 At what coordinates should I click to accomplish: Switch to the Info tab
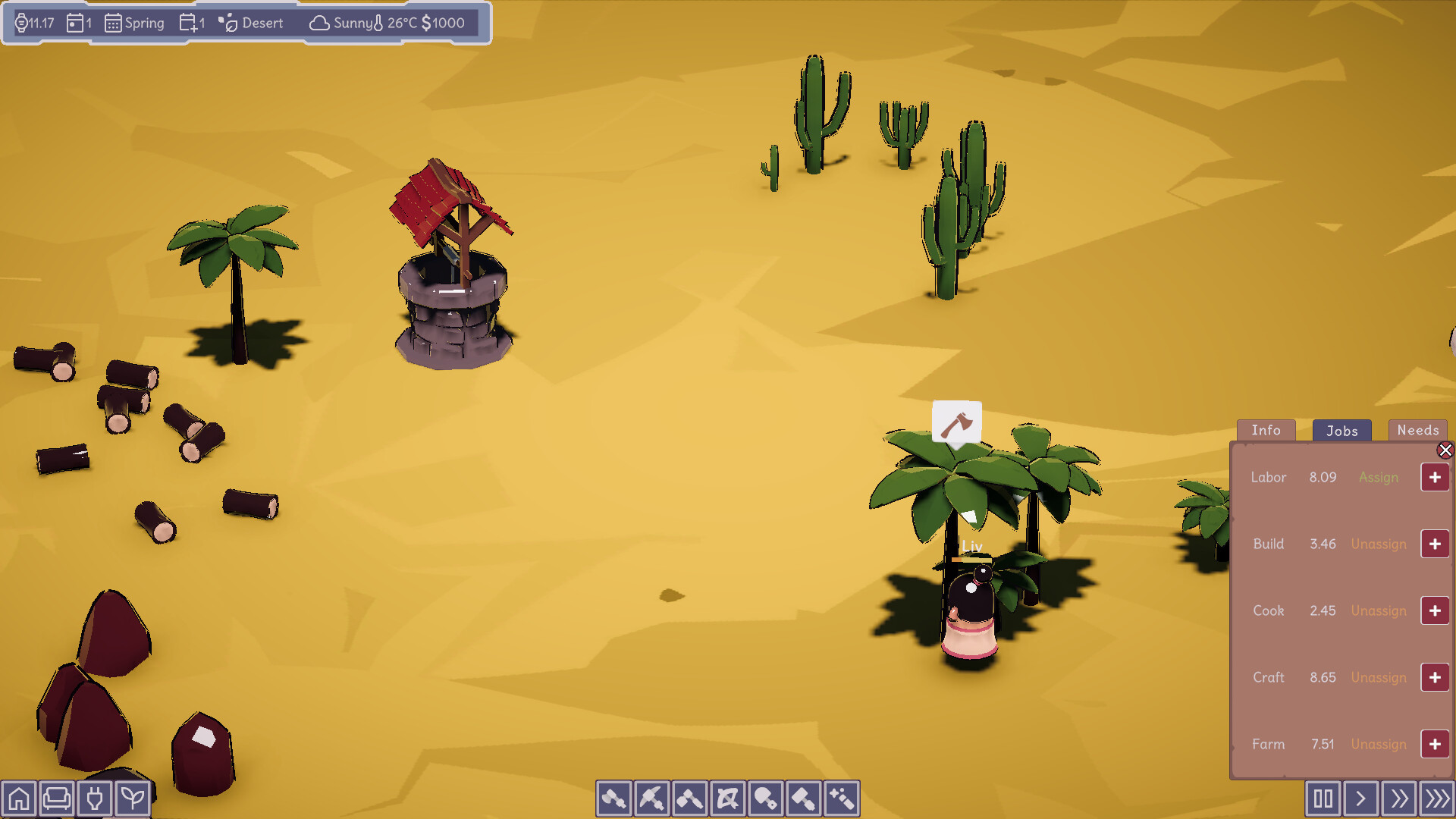point(1266,430)
